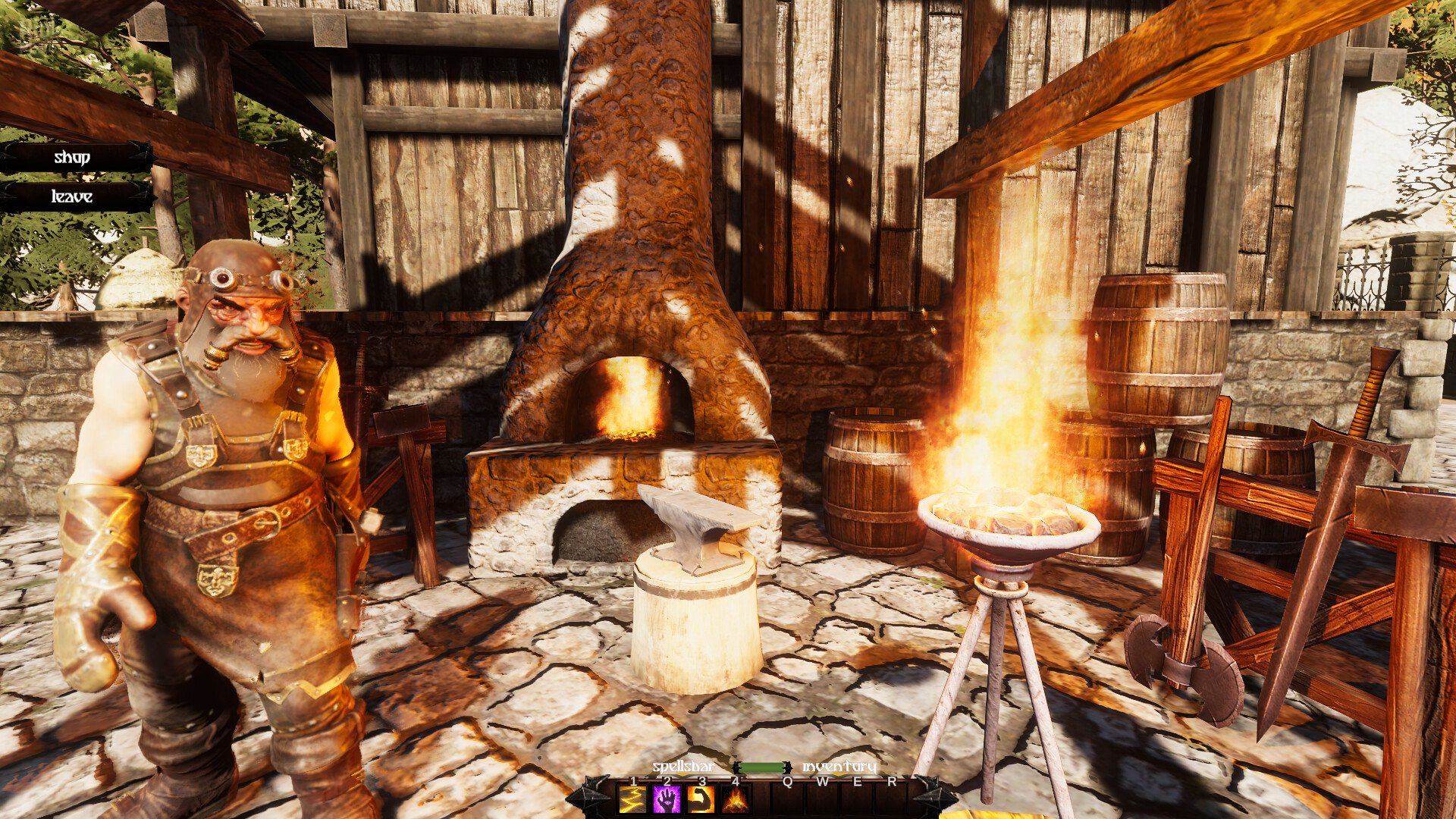Use the flexed arm strength spell
Image resolution: width=1456 pixels, height=819 pixels.
(x=701, y=799)
